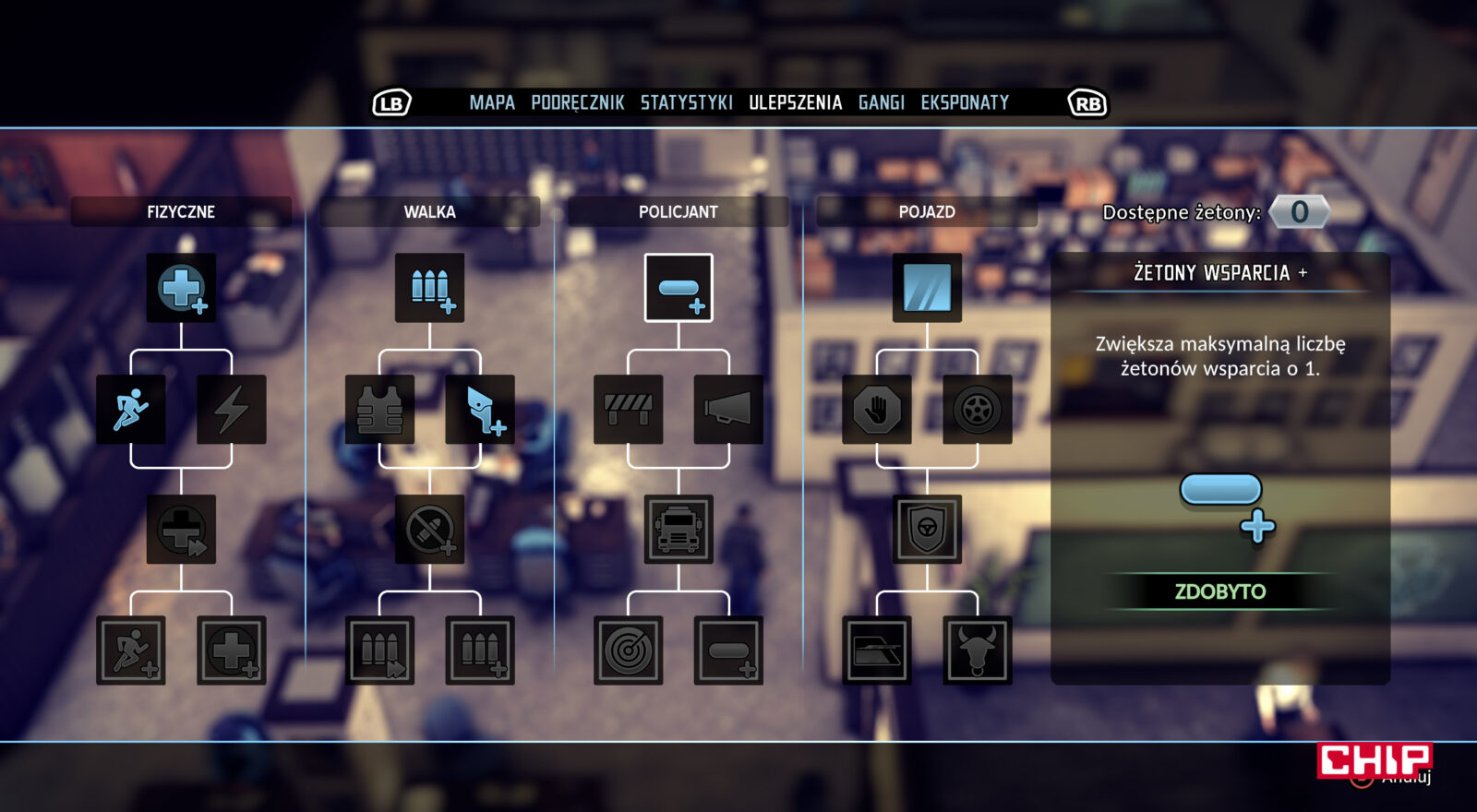Choose the running man sprint upgrade
This screenshot has height=812, width=1477.
131,409
